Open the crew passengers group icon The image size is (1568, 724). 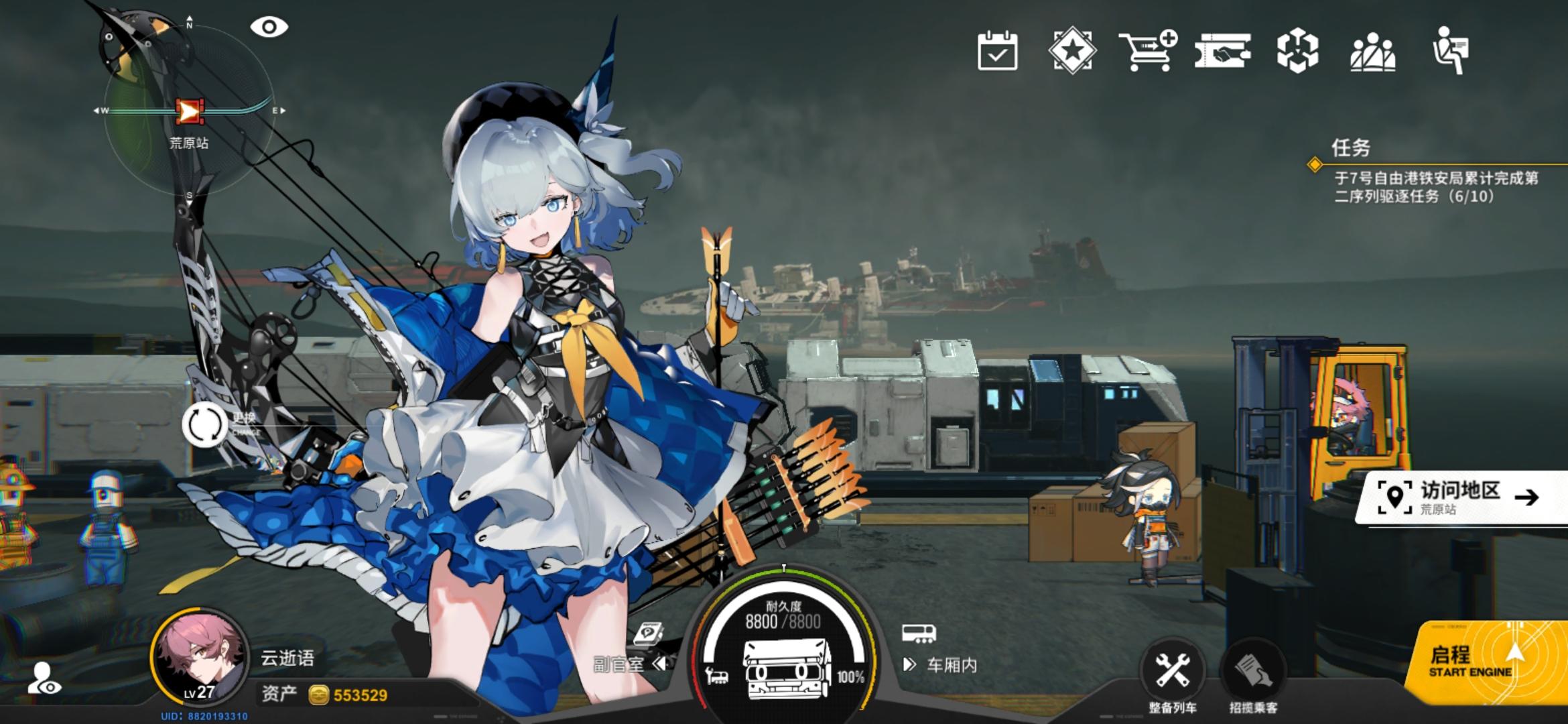[x=1374, y=52]
